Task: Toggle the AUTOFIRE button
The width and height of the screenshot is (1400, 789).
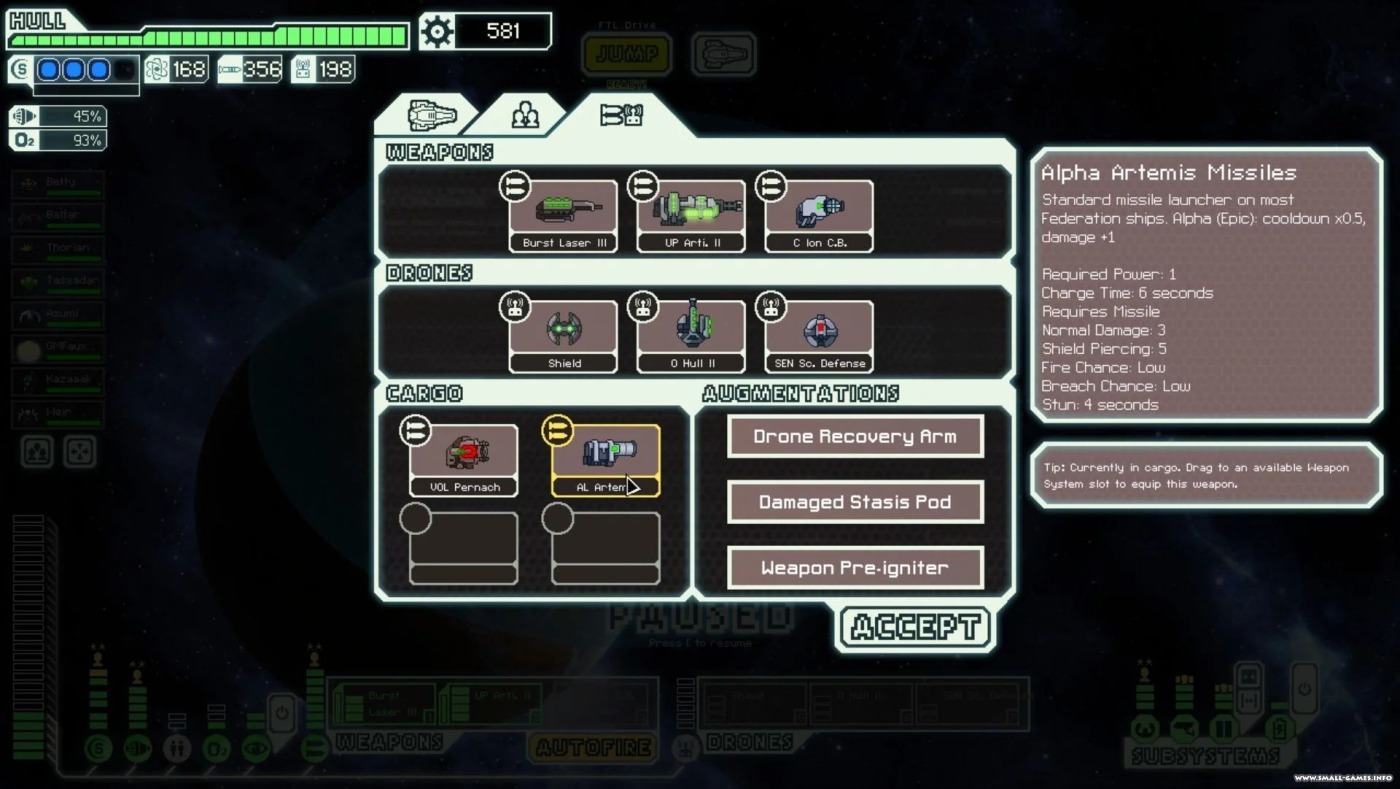Action: click(594, 747)
